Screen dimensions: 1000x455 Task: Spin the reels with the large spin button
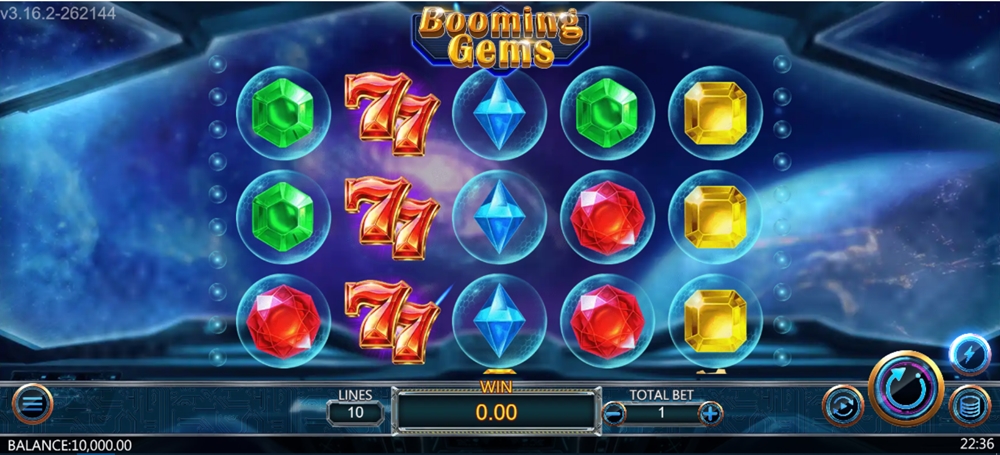point(906,390)
